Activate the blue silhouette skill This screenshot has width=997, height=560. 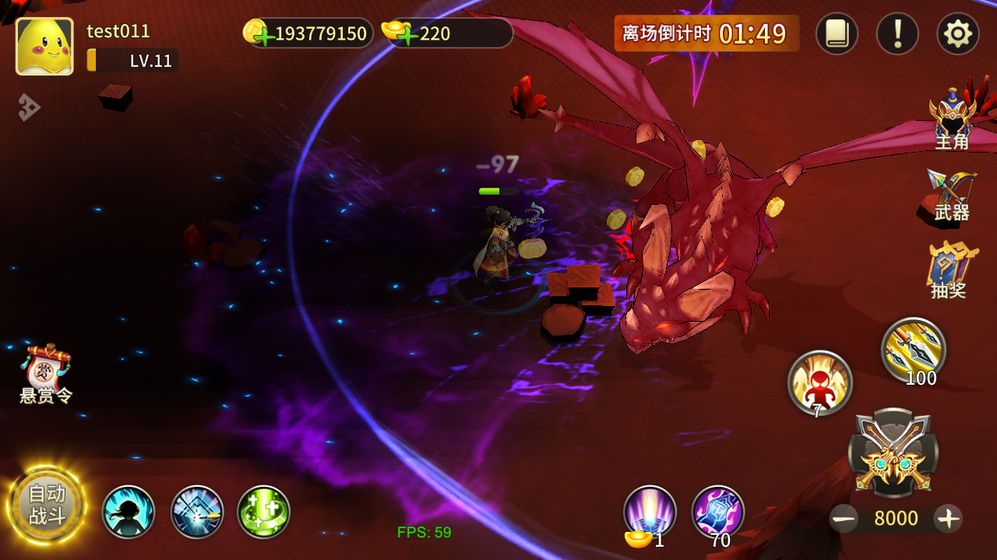click(x=129, y=511)
